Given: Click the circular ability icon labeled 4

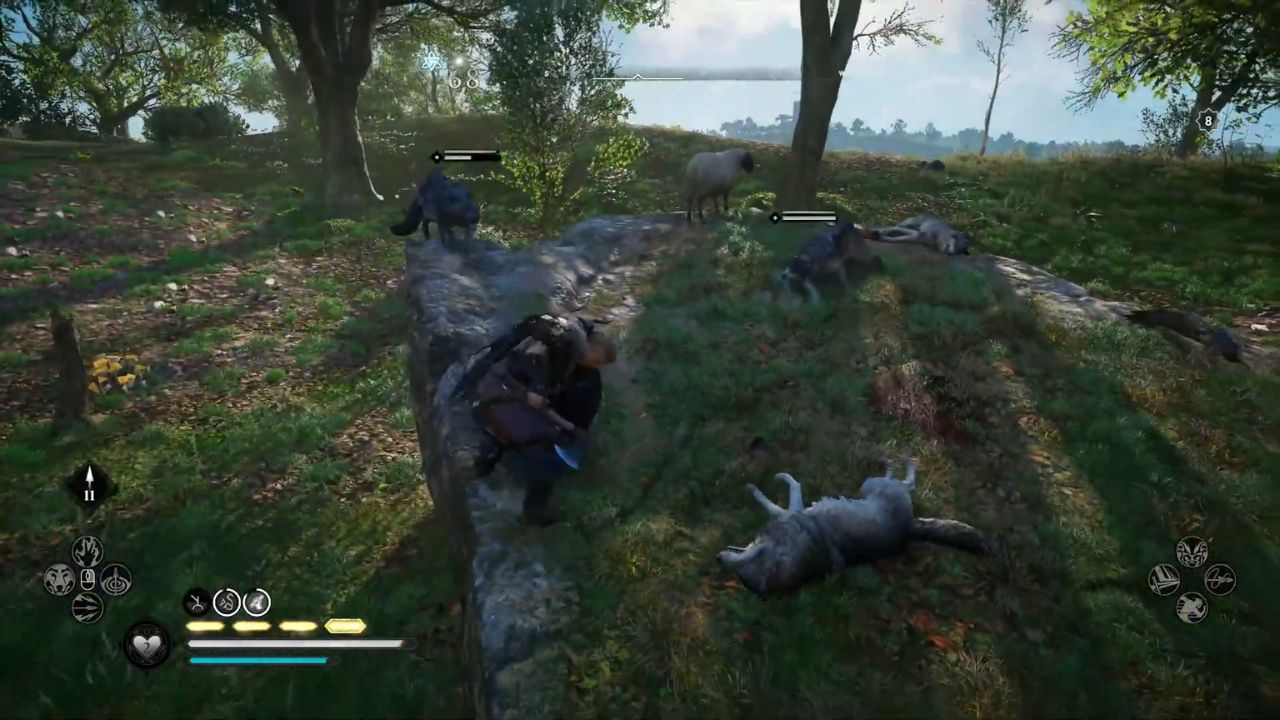Looking at the screenshot, I should click(x=256, y=602).
